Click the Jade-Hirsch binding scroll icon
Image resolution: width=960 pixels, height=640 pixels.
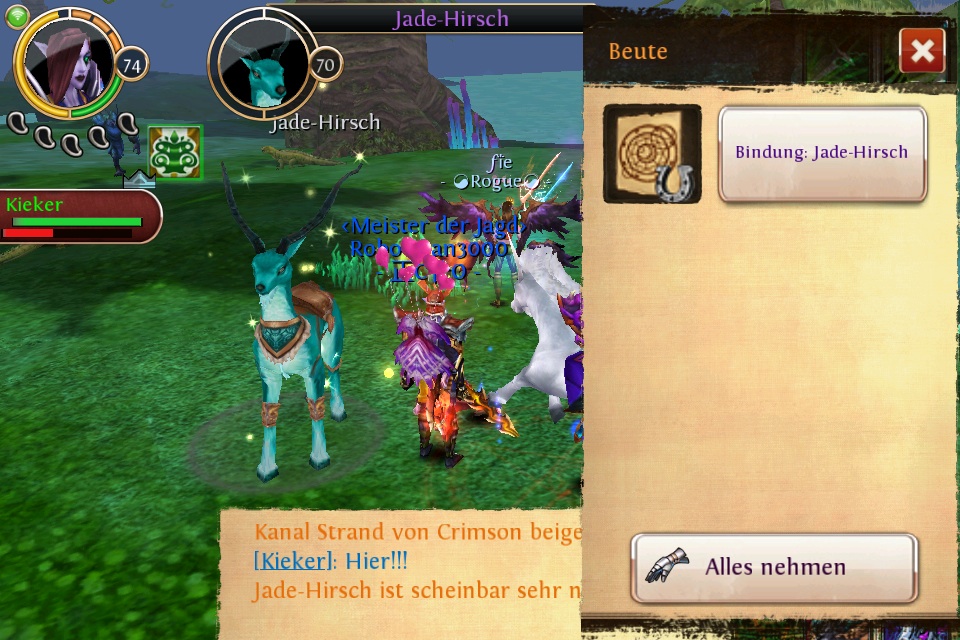click(x=652, y=153)
